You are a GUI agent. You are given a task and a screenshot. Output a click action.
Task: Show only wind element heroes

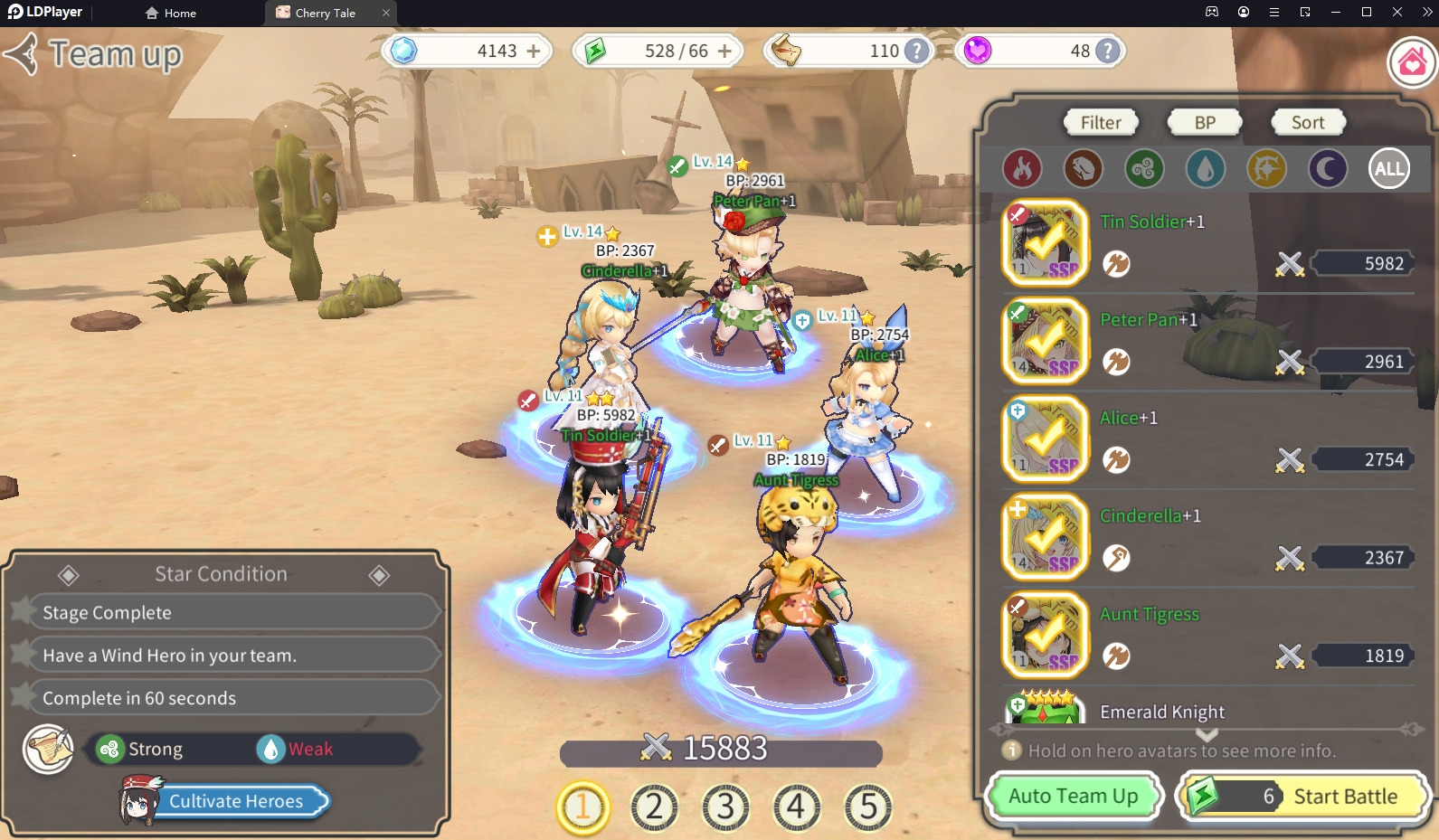coord(1144,169)
